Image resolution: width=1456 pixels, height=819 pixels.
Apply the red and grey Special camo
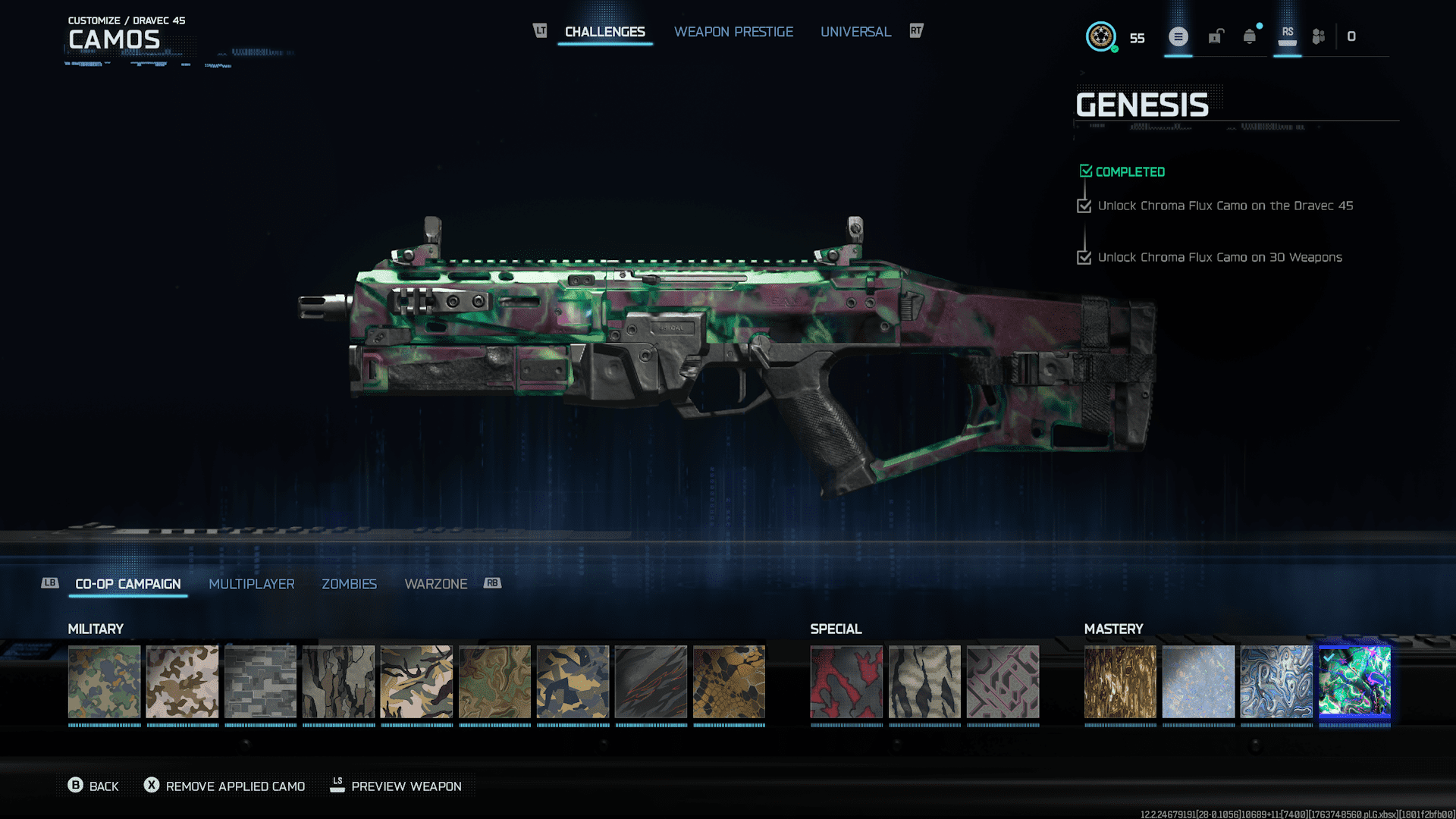(x=846, y=682)
